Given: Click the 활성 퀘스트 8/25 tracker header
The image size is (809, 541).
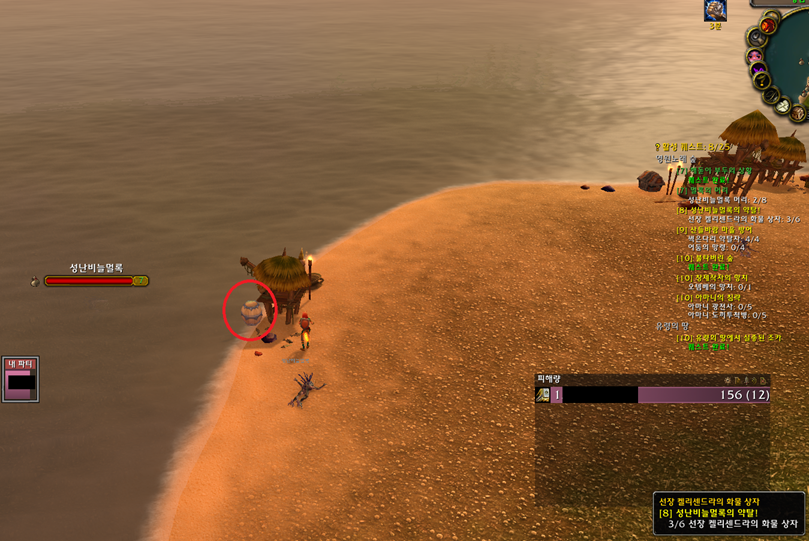Looking at the screenshot, I should pyautogui.click(x=693, y=147).
